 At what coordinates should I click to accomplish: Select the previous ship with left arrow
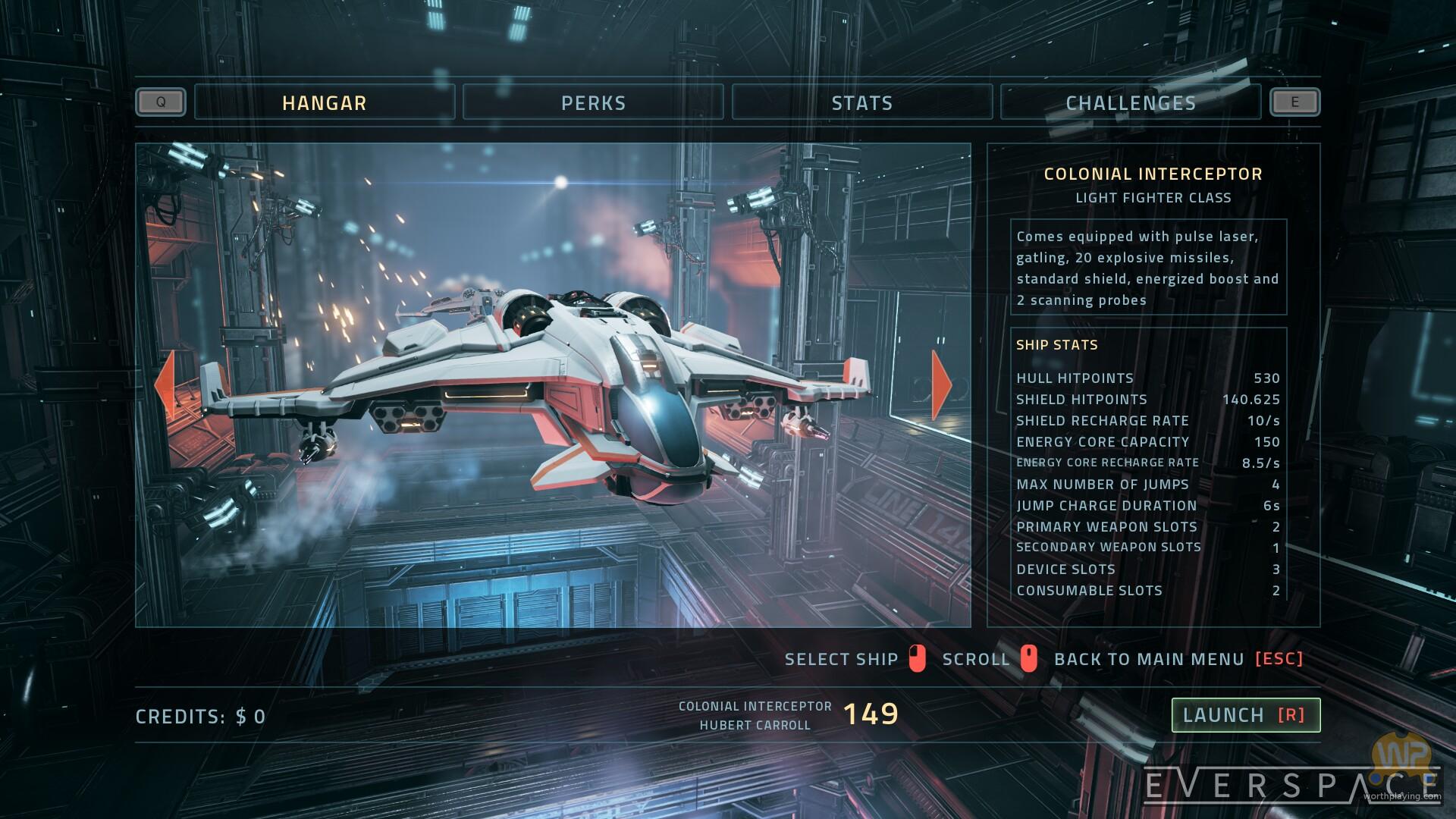pos(164,384)
